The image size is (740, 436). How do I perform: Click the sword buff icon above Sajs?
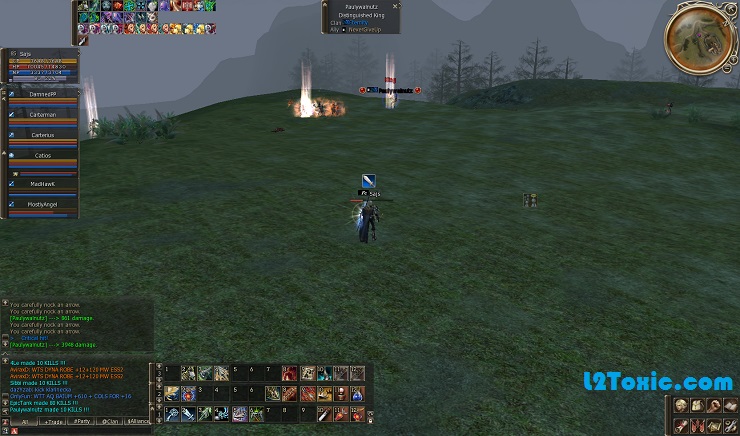pyautogui.click(x=368, y=180)
